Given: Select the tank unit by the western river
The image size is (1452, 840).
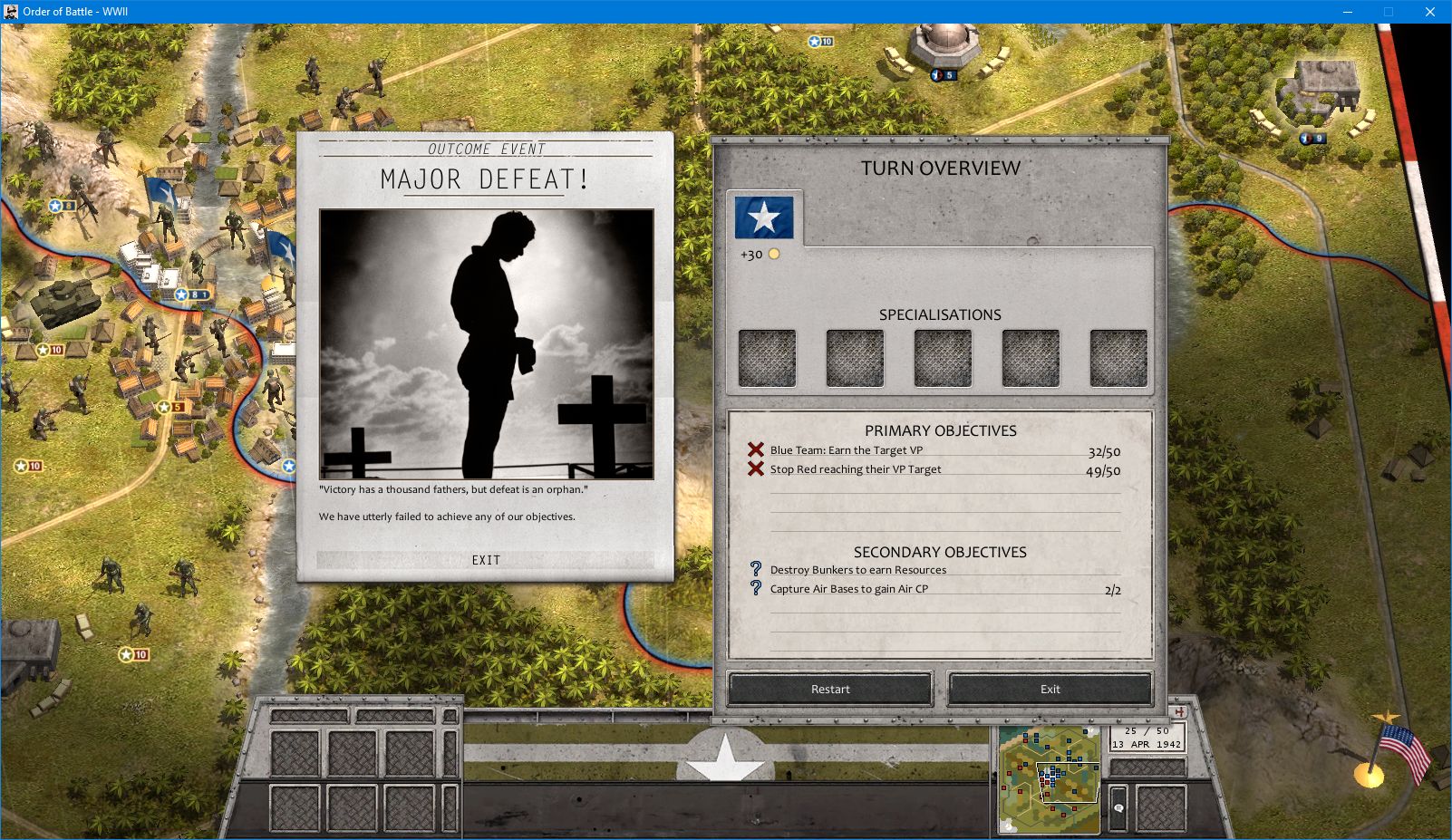Looking at the screenshot, I should click(x=65, y=299).
